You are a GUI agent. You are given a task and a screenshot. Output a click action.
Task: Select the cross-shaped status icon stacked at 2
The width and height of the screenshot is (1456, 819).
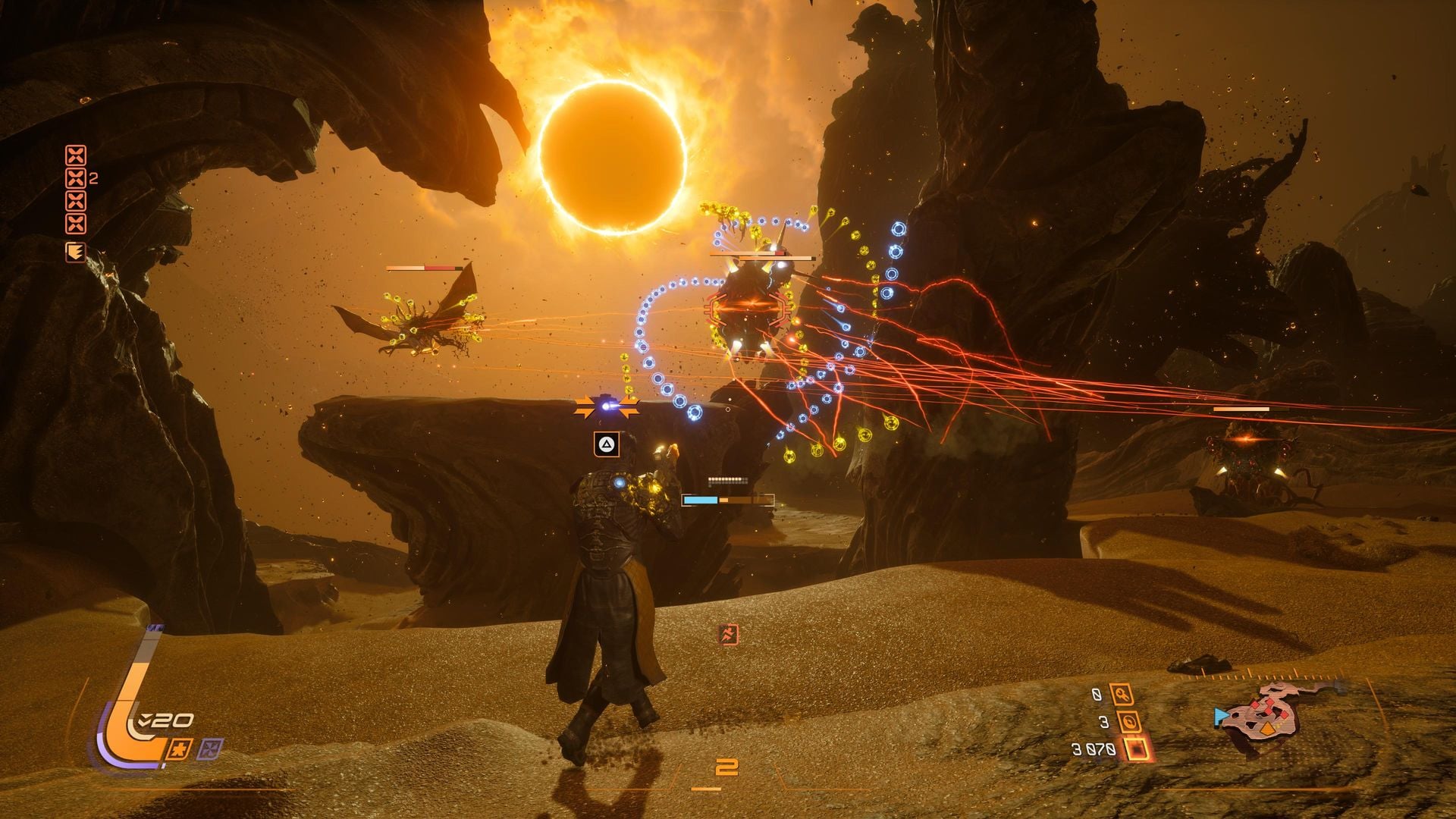click(76, 179)
